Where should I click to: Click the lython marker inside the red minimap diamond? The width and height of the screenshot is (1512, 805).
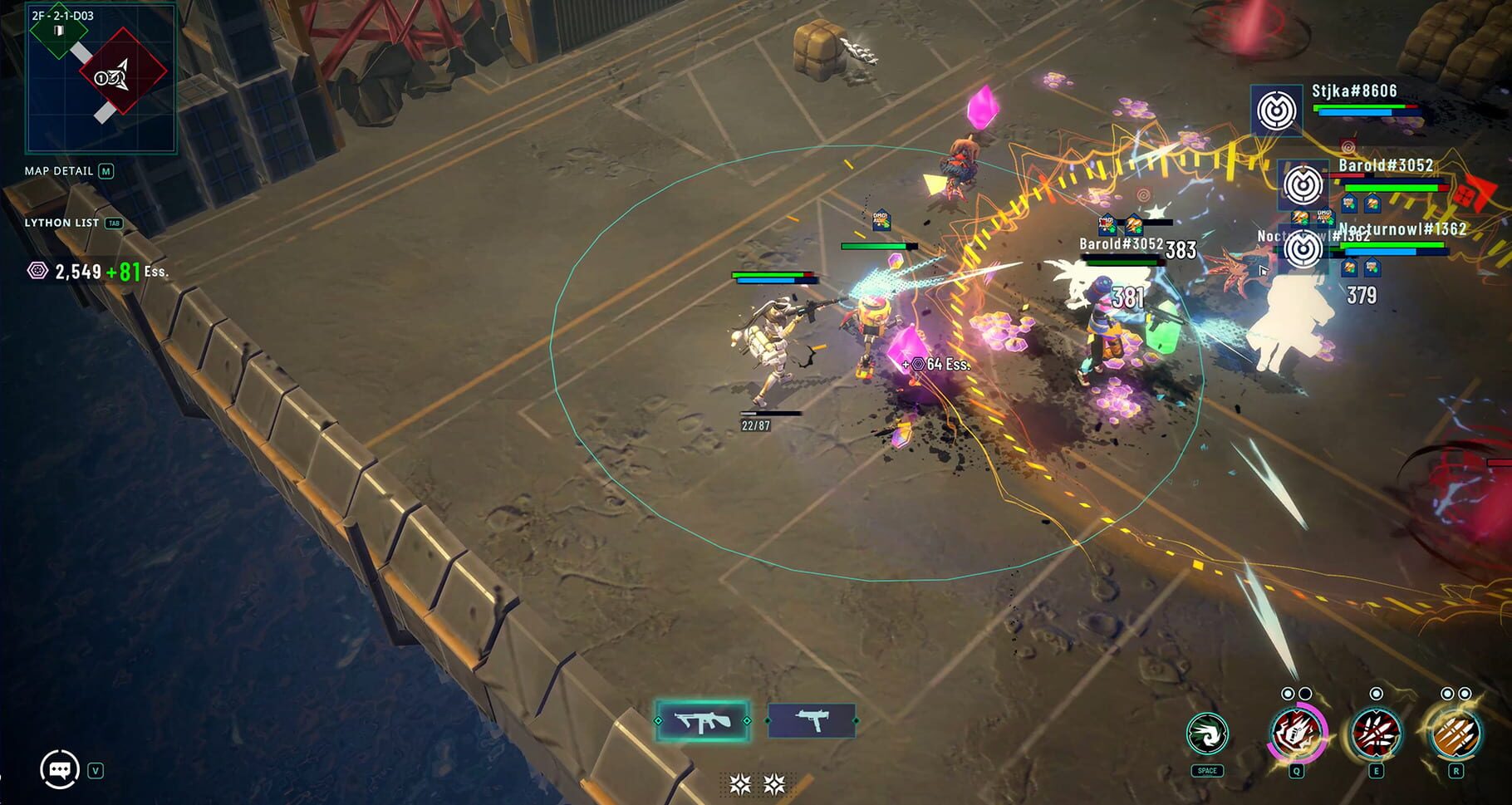pos(113,78)
